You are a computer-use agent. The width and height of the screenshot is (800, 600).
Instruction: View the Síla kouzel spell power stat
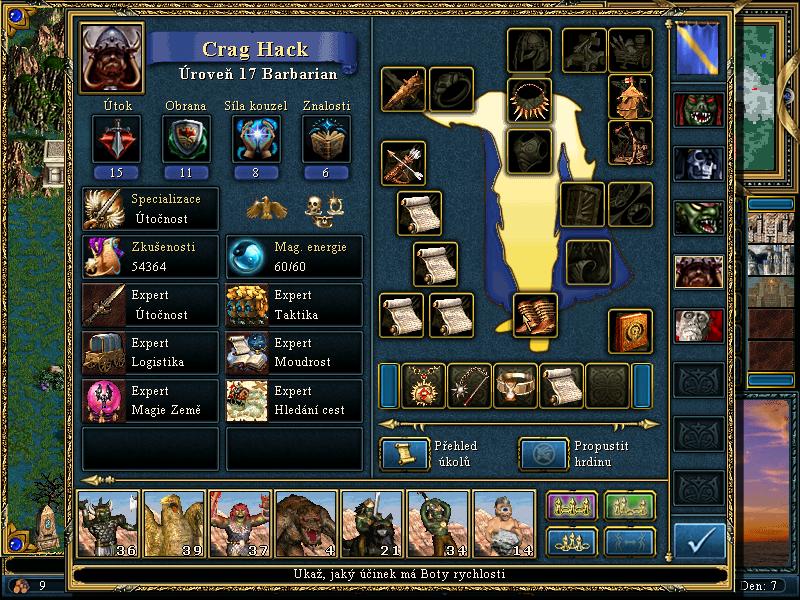254,140
